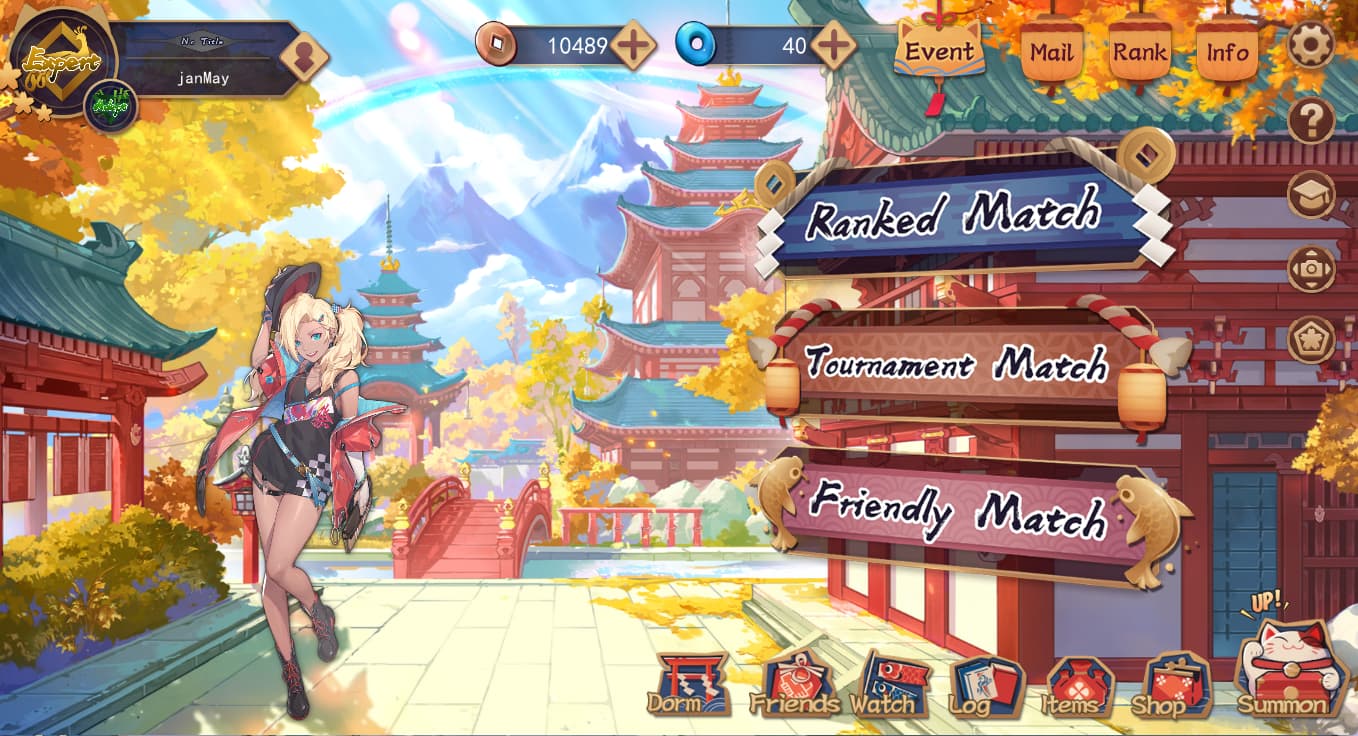Add more blue jade currency
This screenshot has height=736, width=1358.
(833, 45)
